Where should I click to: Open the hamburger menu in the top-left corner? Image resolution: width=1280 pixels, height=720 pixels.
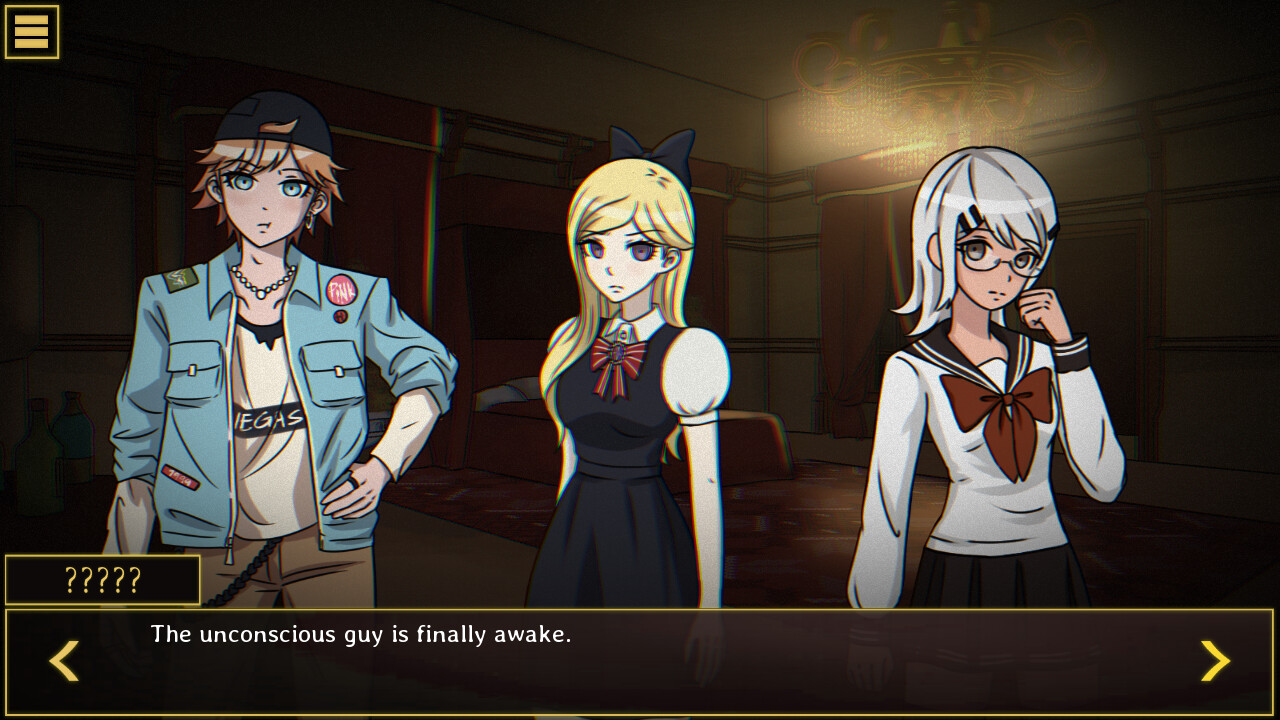click(33, 32)
